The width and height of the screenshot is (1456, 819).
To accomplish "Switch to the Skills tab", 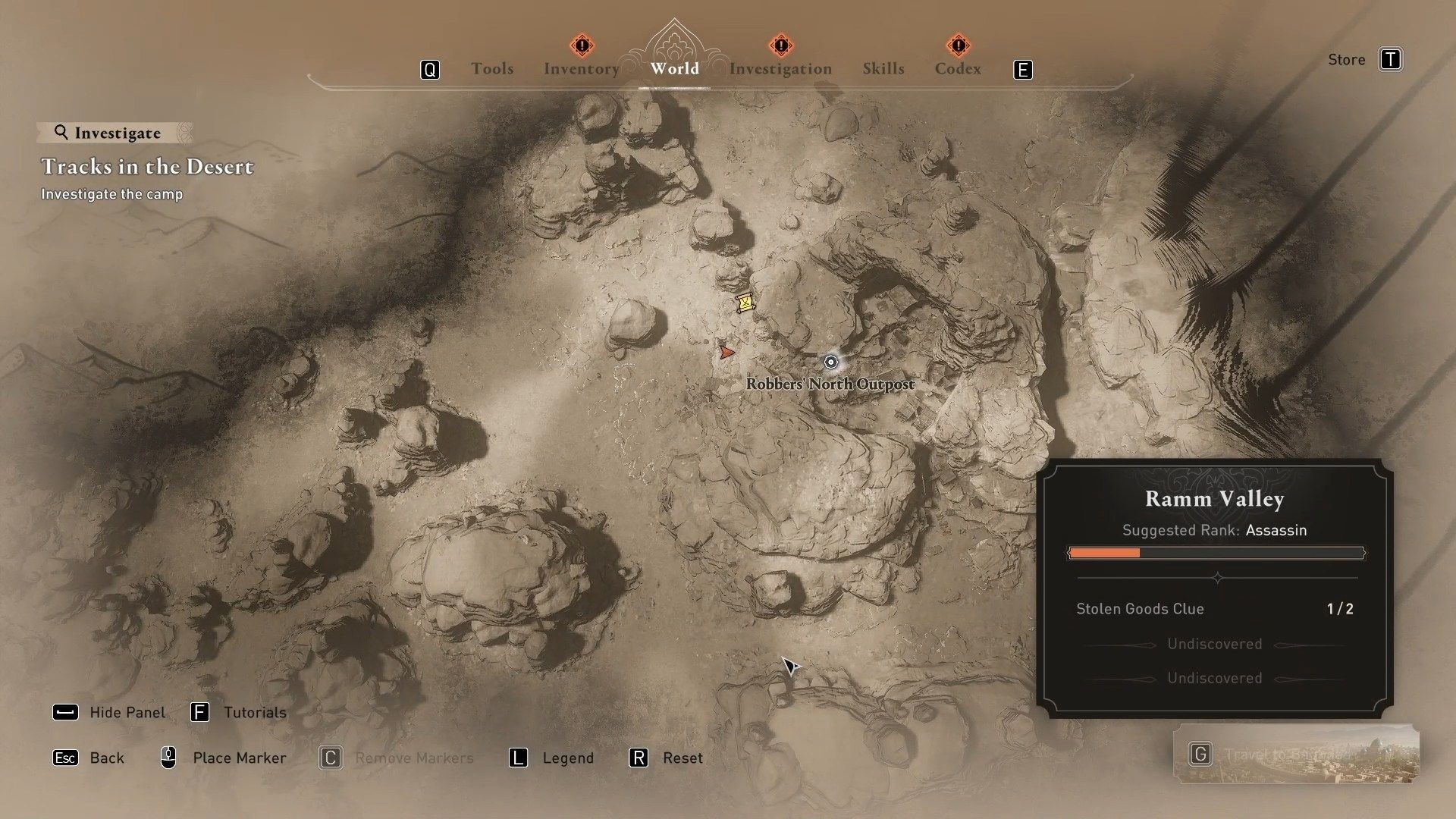I will (883, 68).
